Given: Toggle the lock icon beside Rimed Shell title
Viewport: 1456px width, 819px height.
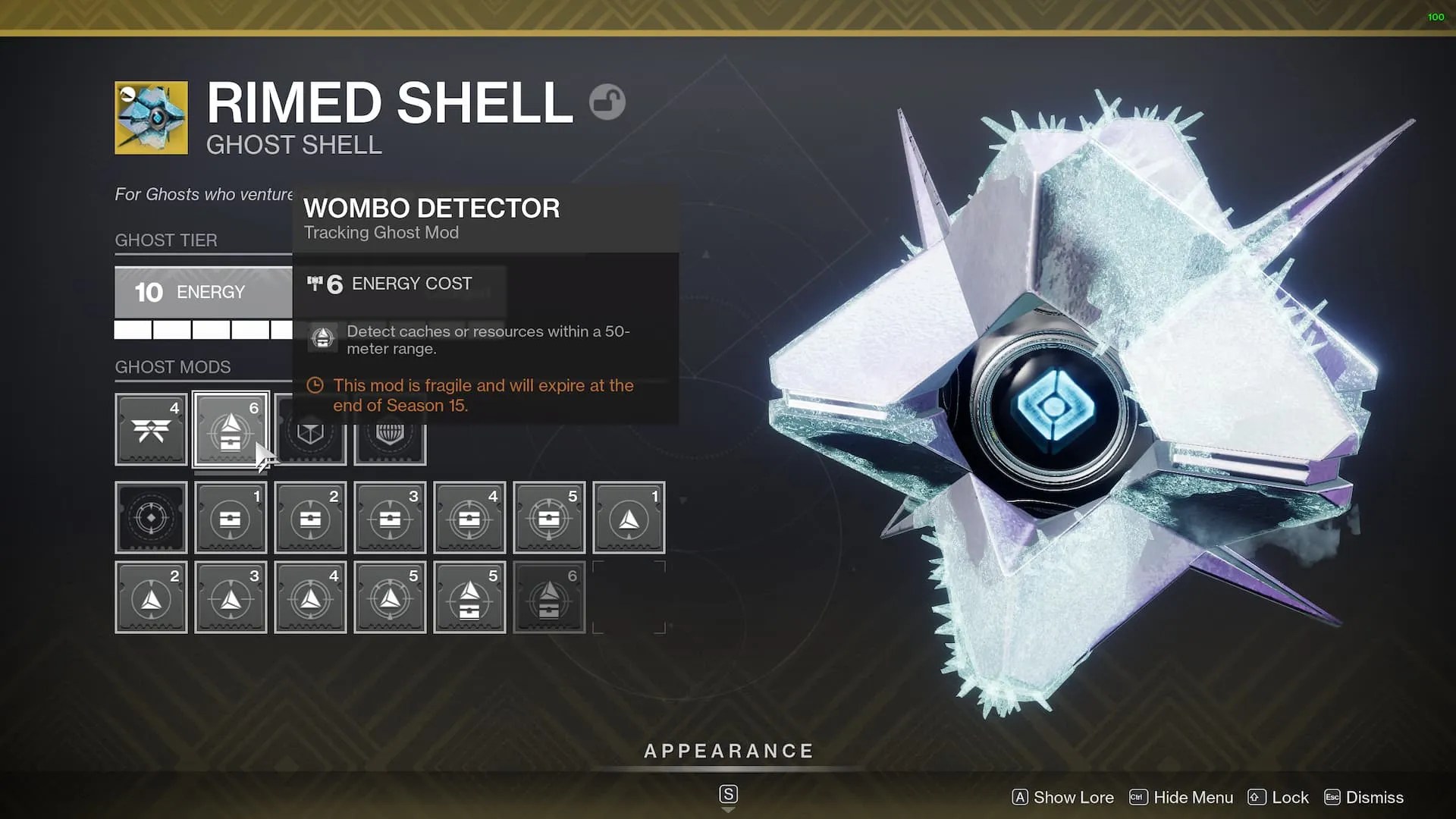Looking at the screenshot, I should [x=607, y=102].
